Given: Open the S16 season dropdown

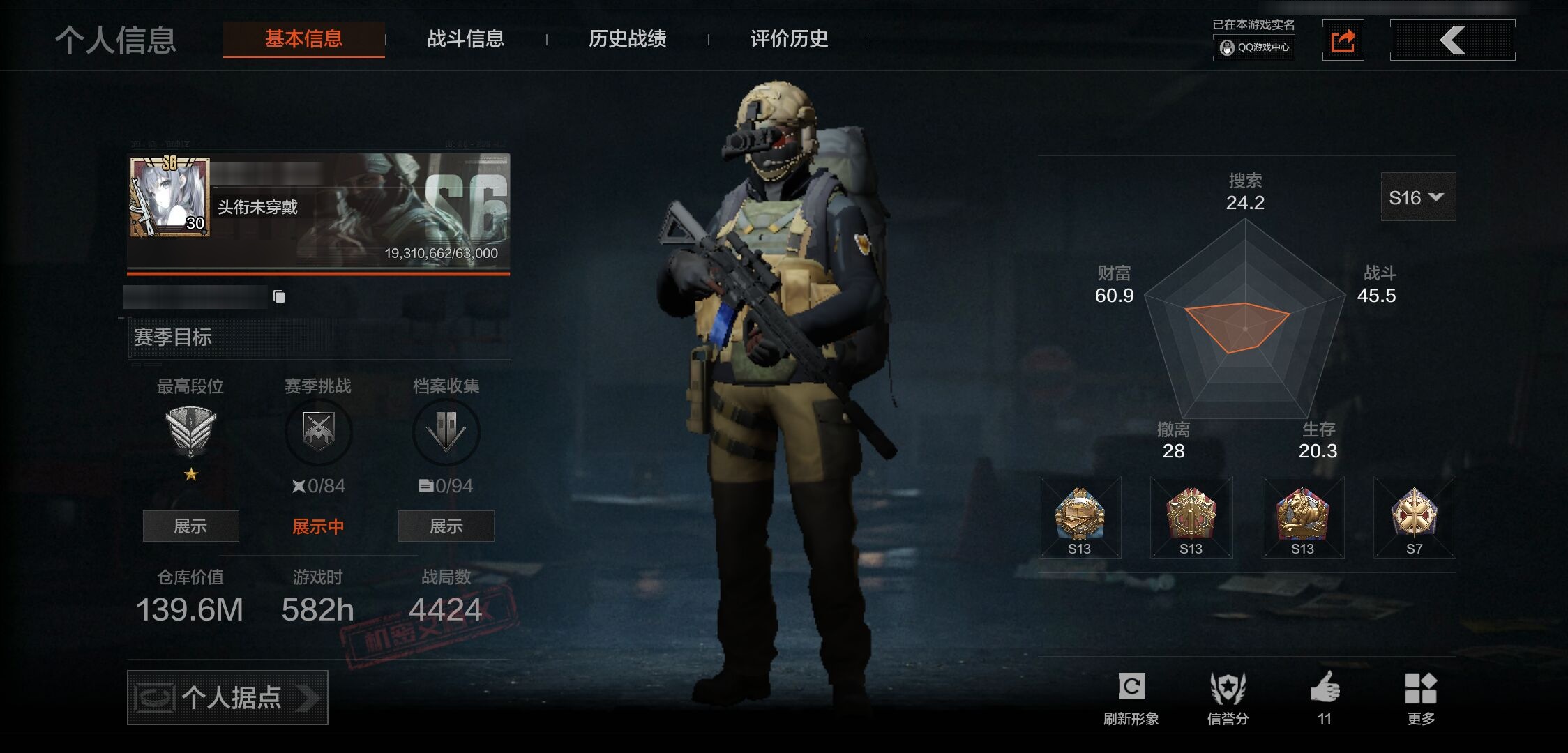Looking at the screenshot, I should [x=1418, y=197].
